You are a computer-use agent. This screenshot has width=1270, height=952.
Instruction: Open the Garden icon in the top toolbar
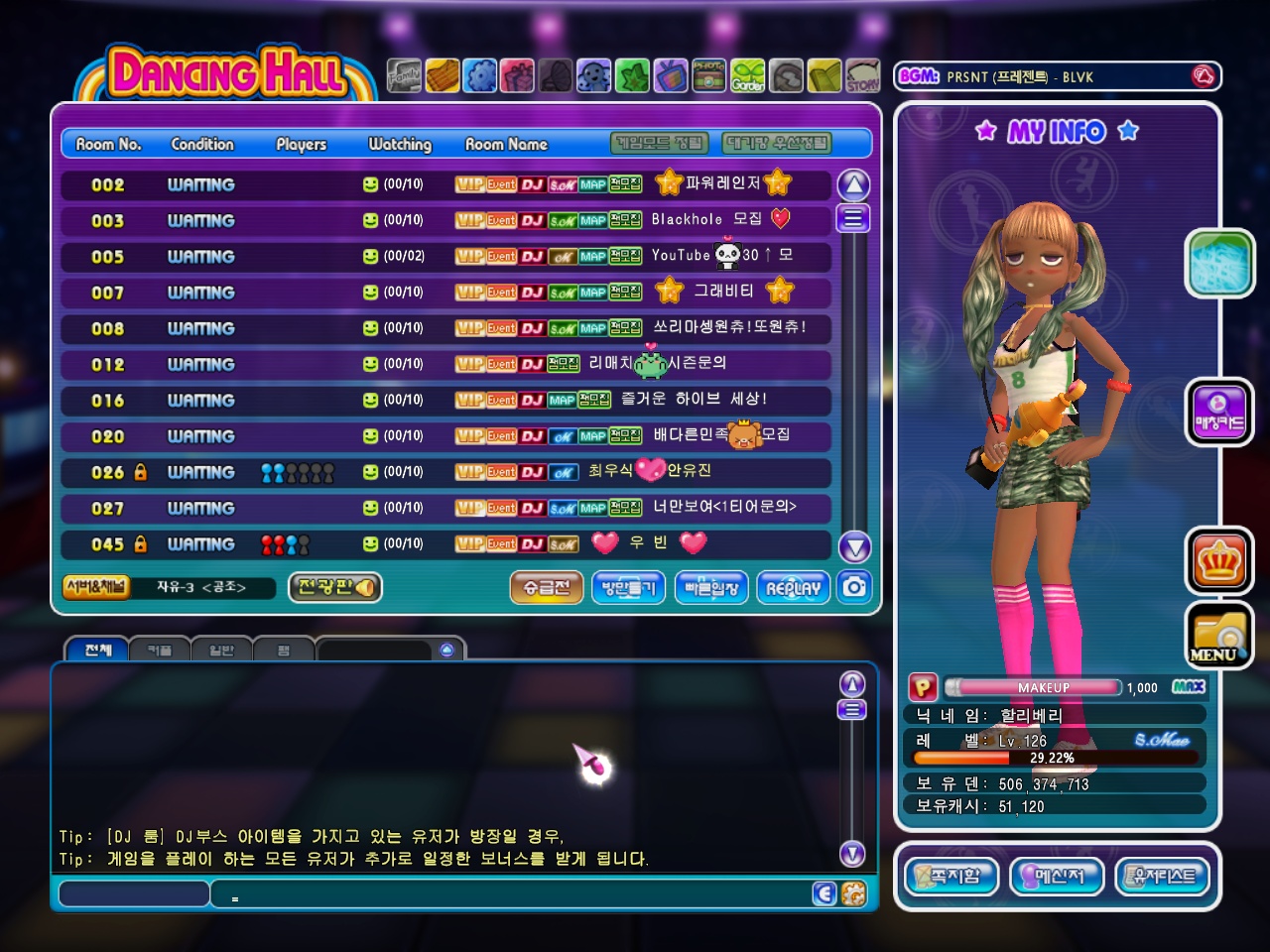point(747,76)
